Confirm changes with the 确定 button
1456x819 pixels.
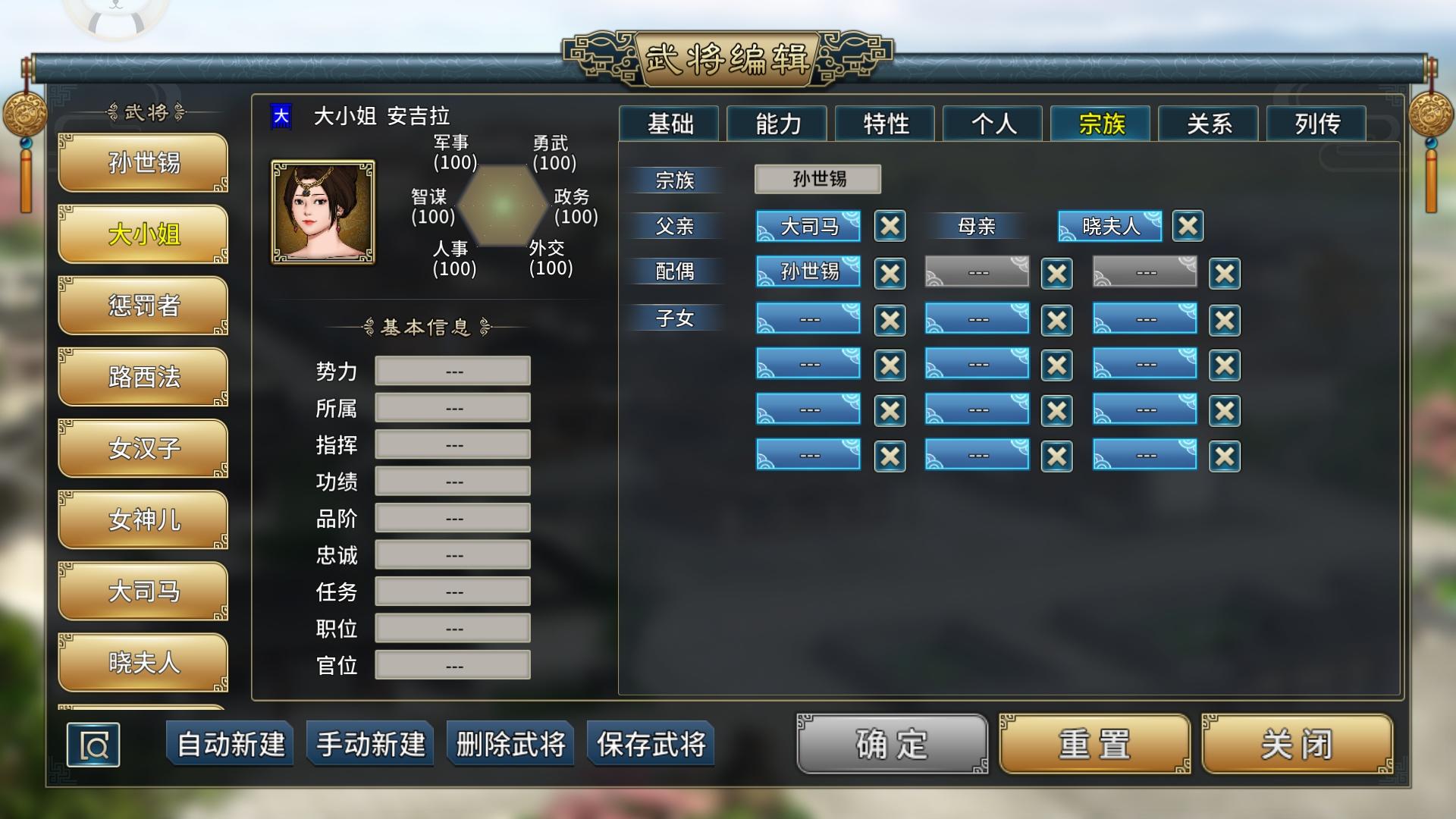(x=890, y=745)
